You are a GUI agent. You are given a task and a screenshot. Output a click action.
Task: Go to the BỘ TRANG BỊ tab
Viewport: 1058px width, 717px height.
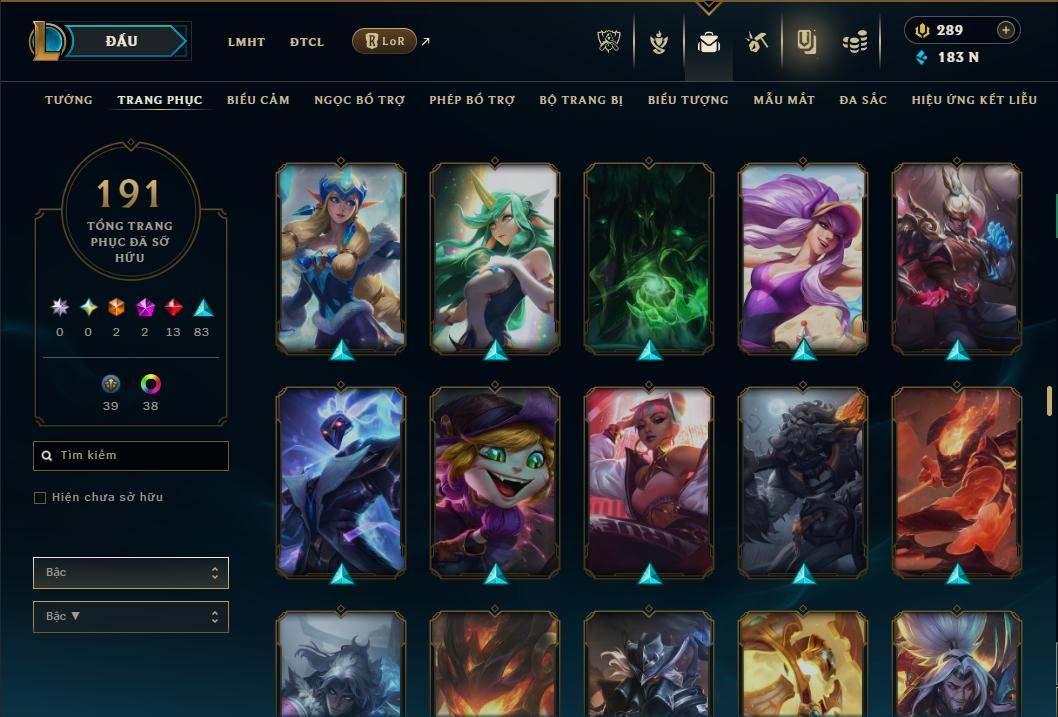pos(581,100)
